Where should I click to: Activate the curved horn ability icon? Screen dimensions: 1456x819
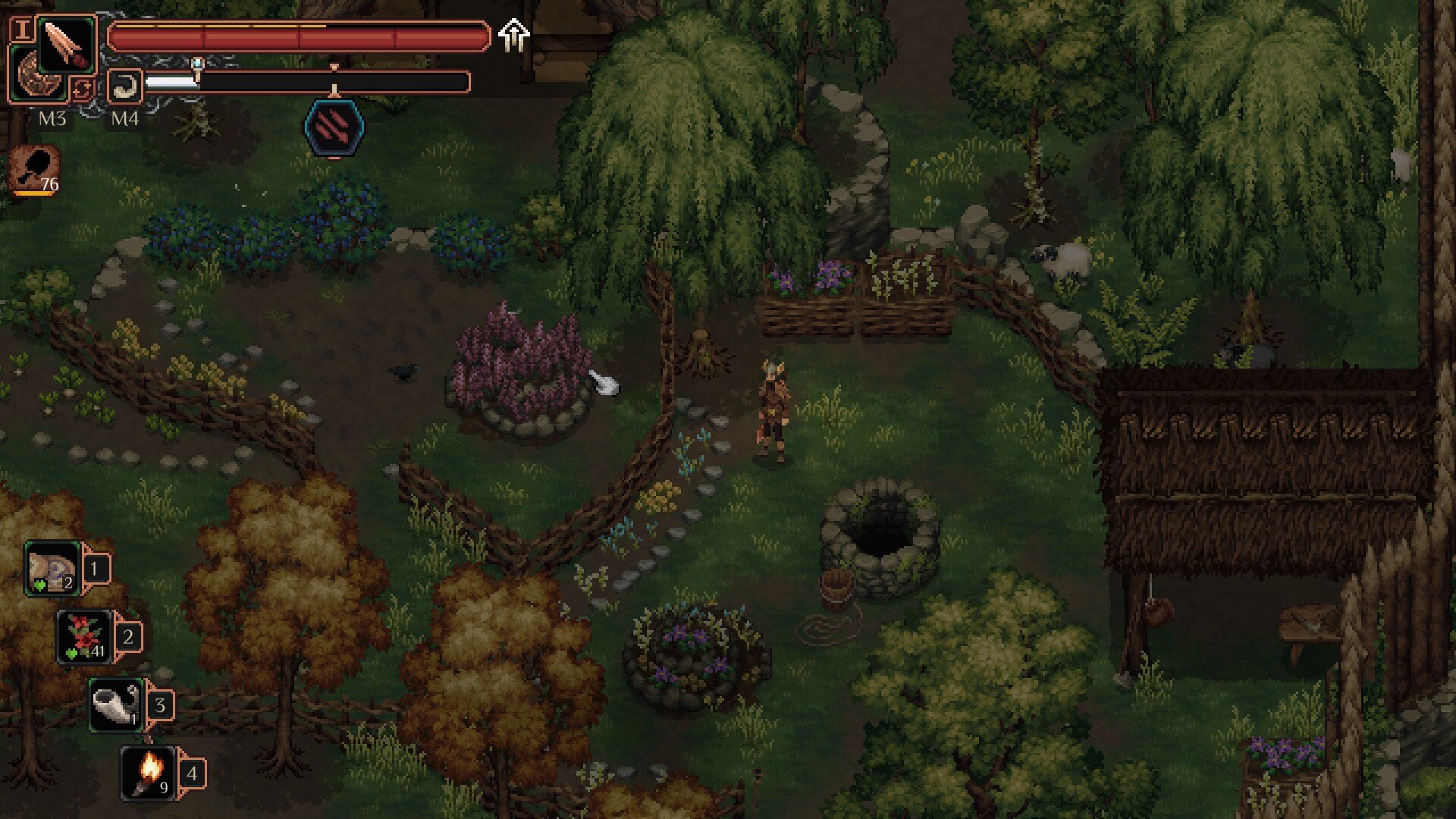tap(125, 86)
